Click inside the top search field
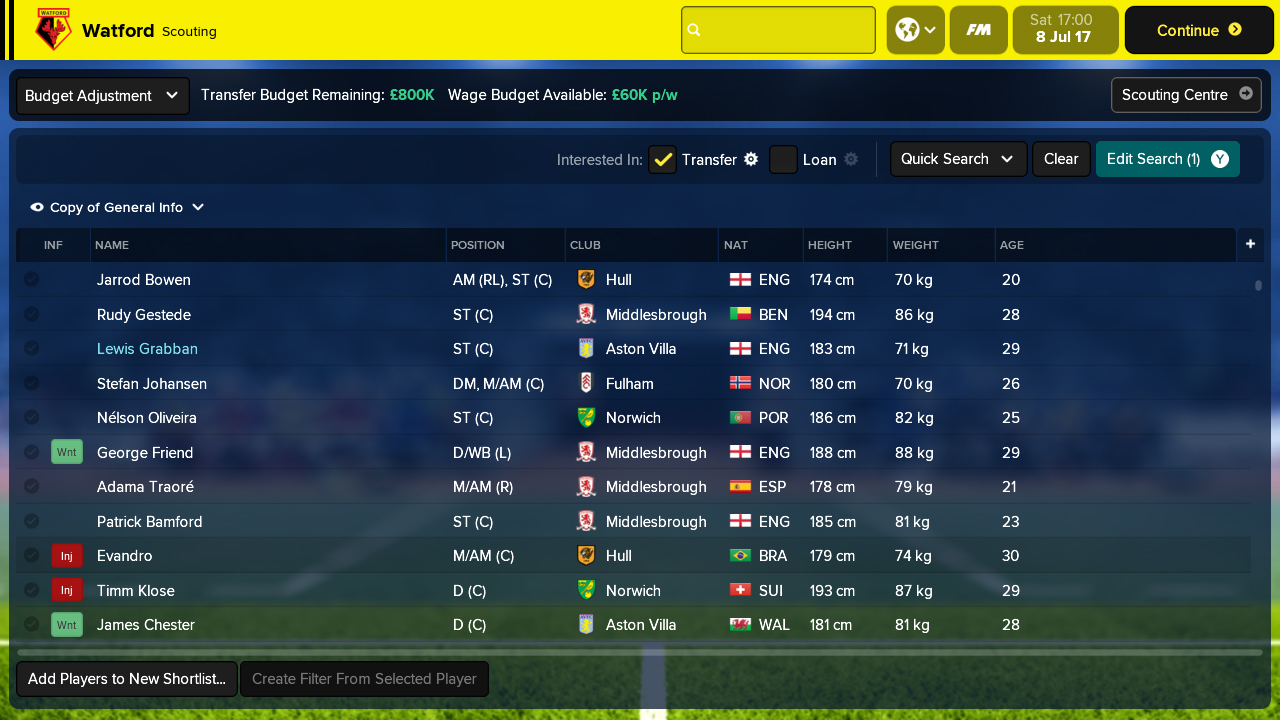 (x=778, y=29)
